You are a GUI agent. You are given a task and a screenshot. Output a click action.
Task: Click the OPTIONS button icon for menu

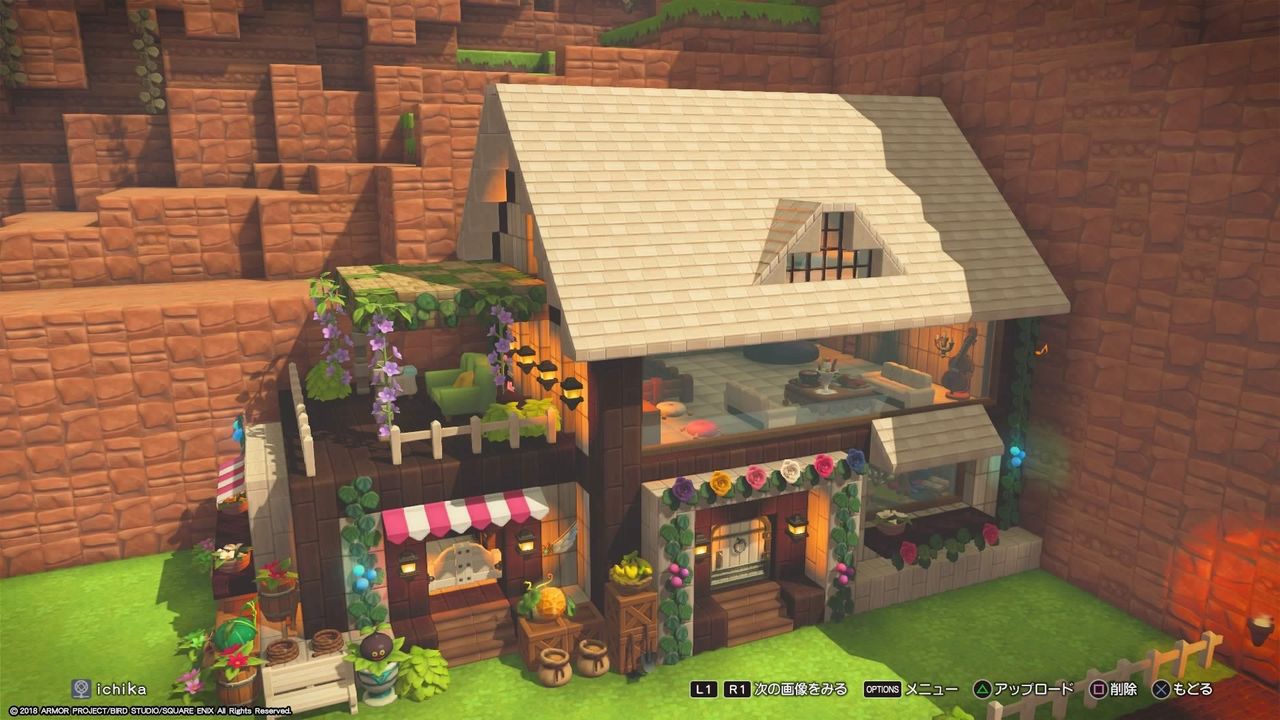(883, 687)
